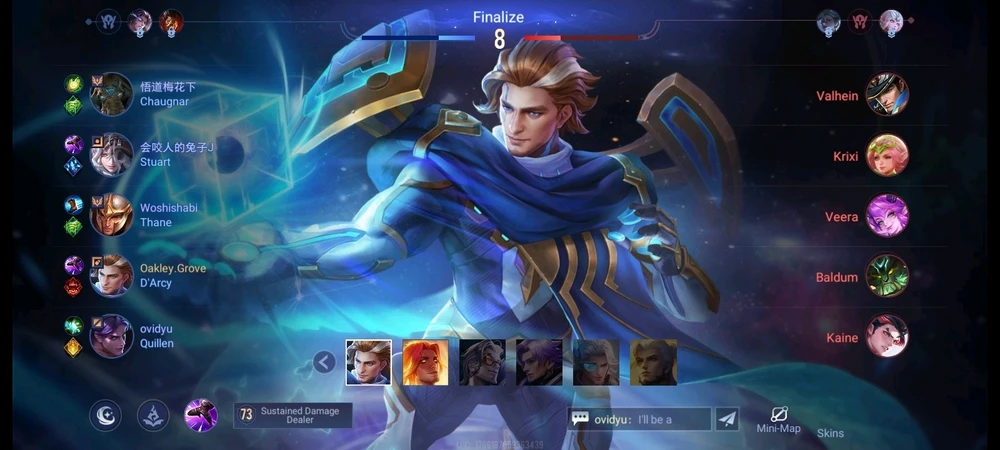Viewport: 1000px width, 450px height.
Task: Send the chat message with the paper plane
Action: click(x=727, y=419)
